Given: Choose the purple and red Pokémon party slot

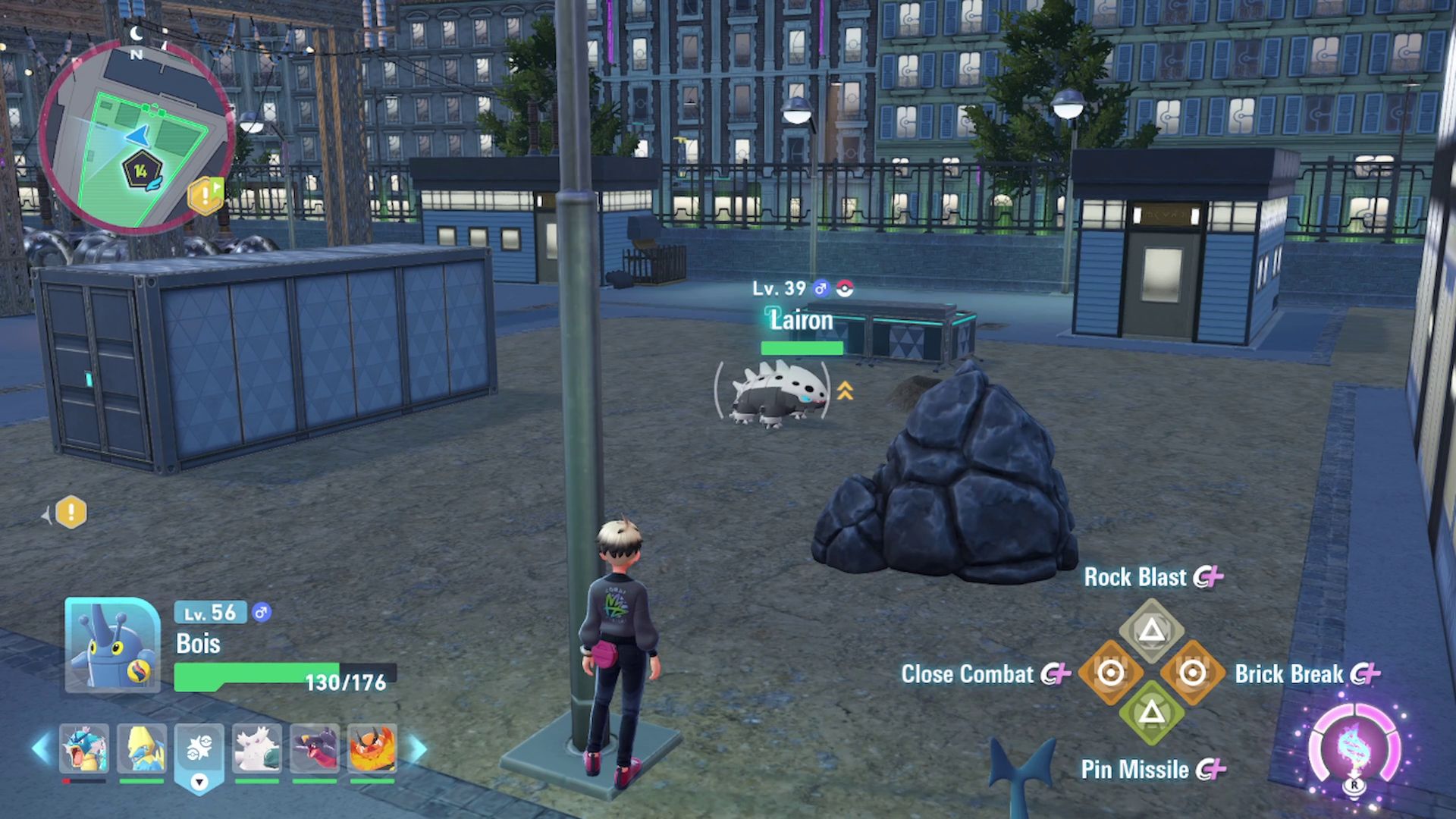Looking at the screenshot, I should pos(315,749).
